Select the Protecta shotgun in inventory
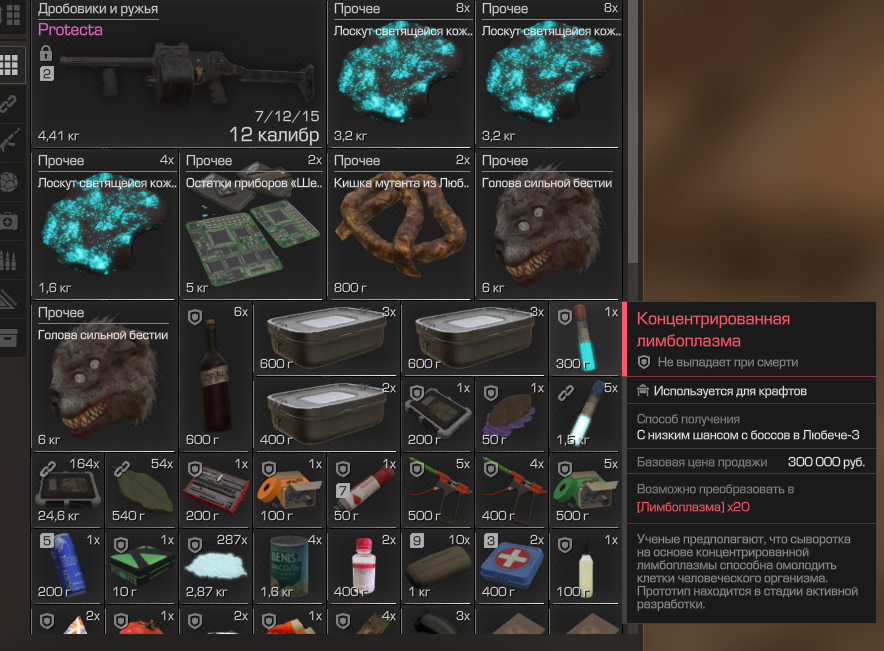The width and height of the screenshot is (884, 651). pos(180,75)
